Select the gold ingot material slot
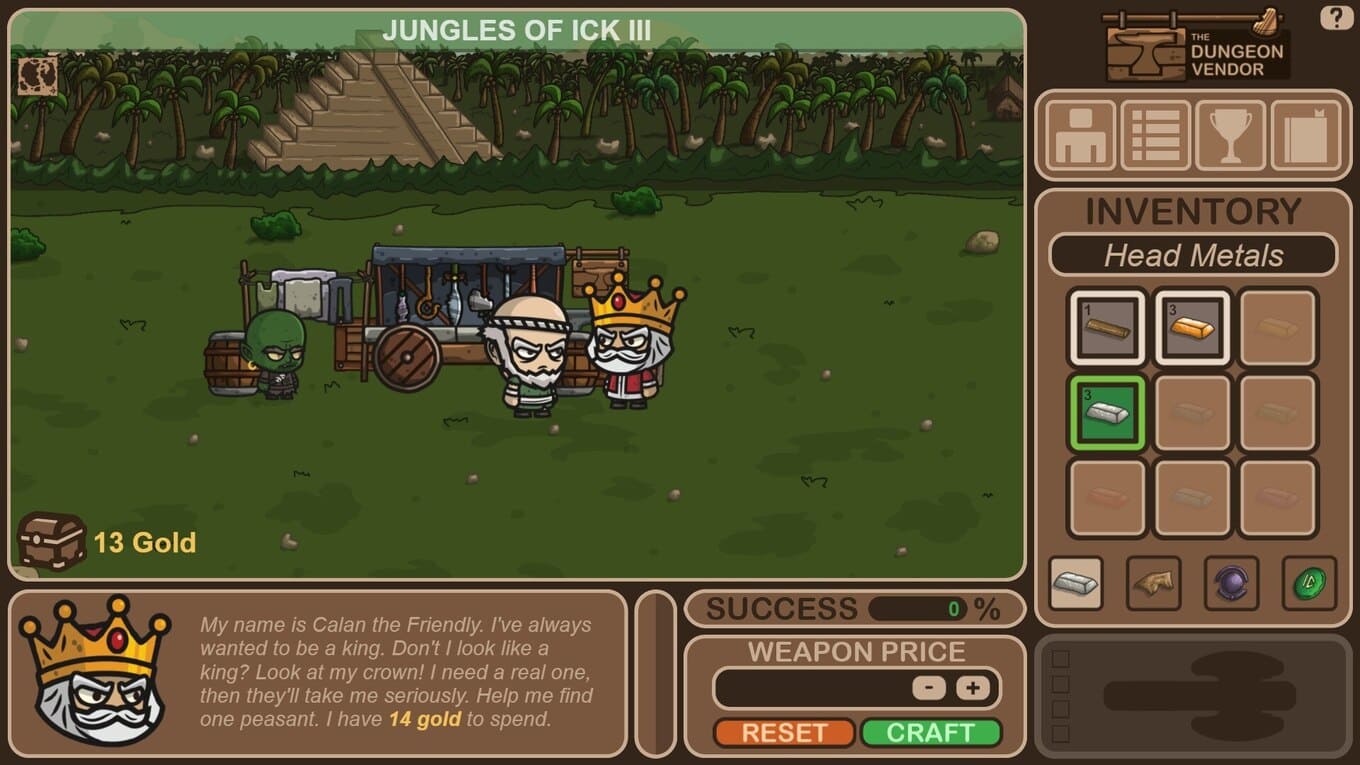Screen dimensions: 1360x765 click(1192, 327)
